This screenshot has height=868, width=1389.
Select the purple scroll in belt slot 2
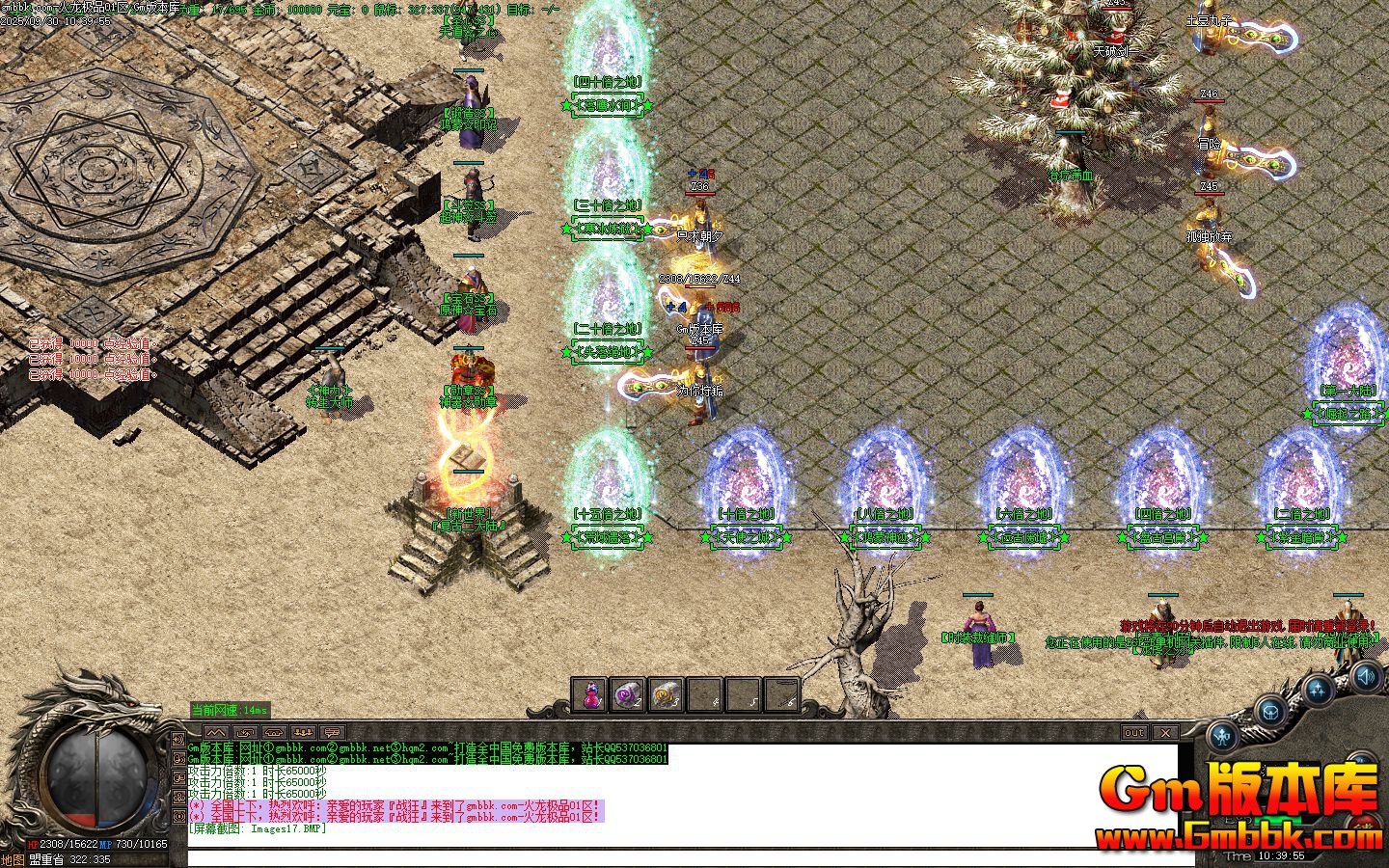628,694
